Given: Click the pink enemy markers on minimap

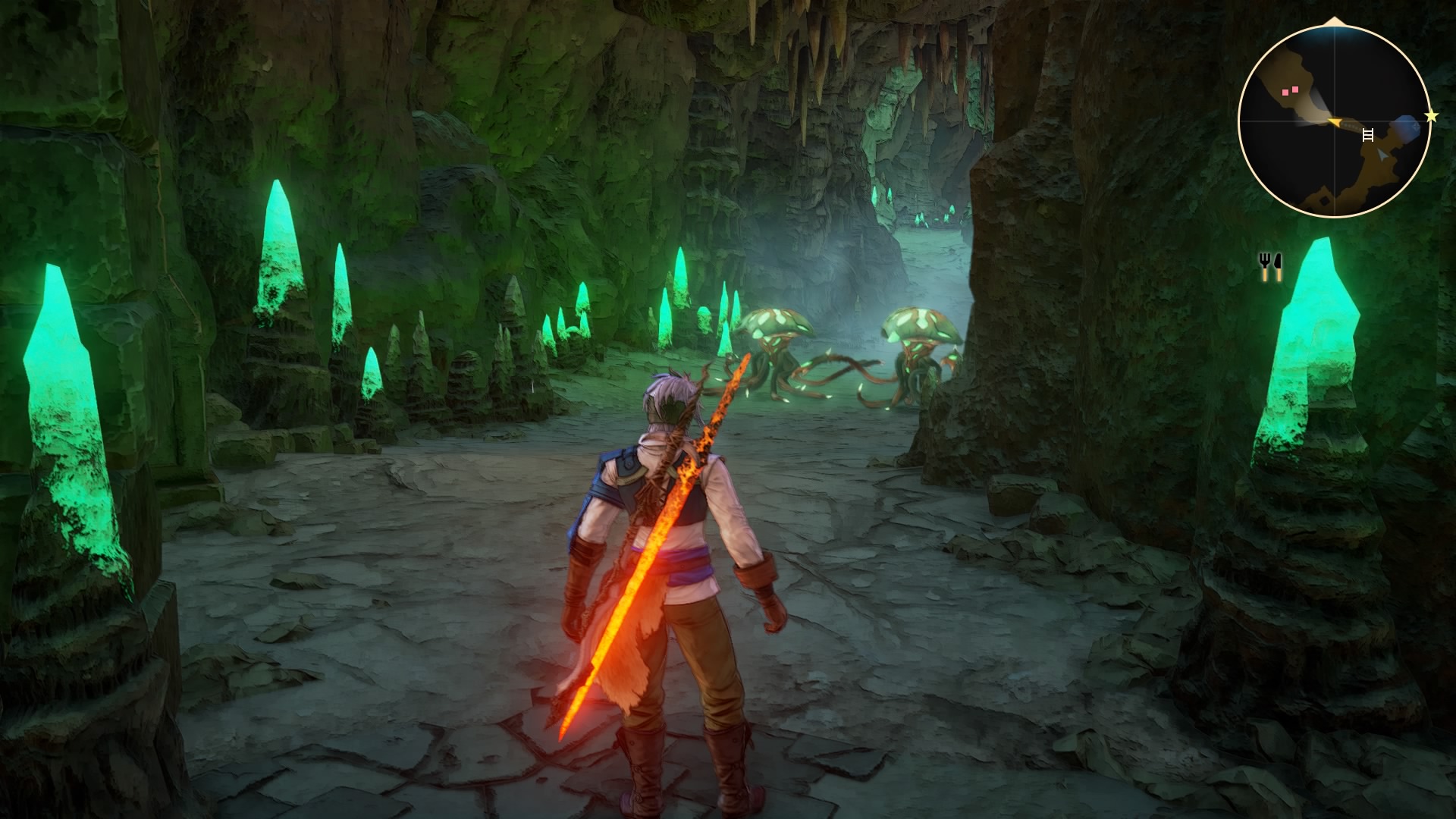Looking at the screenshot, I should [1291, 90].
